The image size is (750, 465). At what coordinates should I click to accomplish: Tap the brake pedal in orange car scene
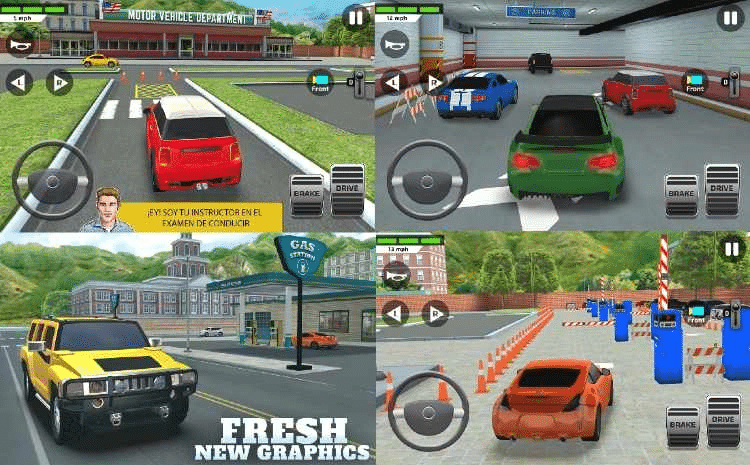pos(681,424)
